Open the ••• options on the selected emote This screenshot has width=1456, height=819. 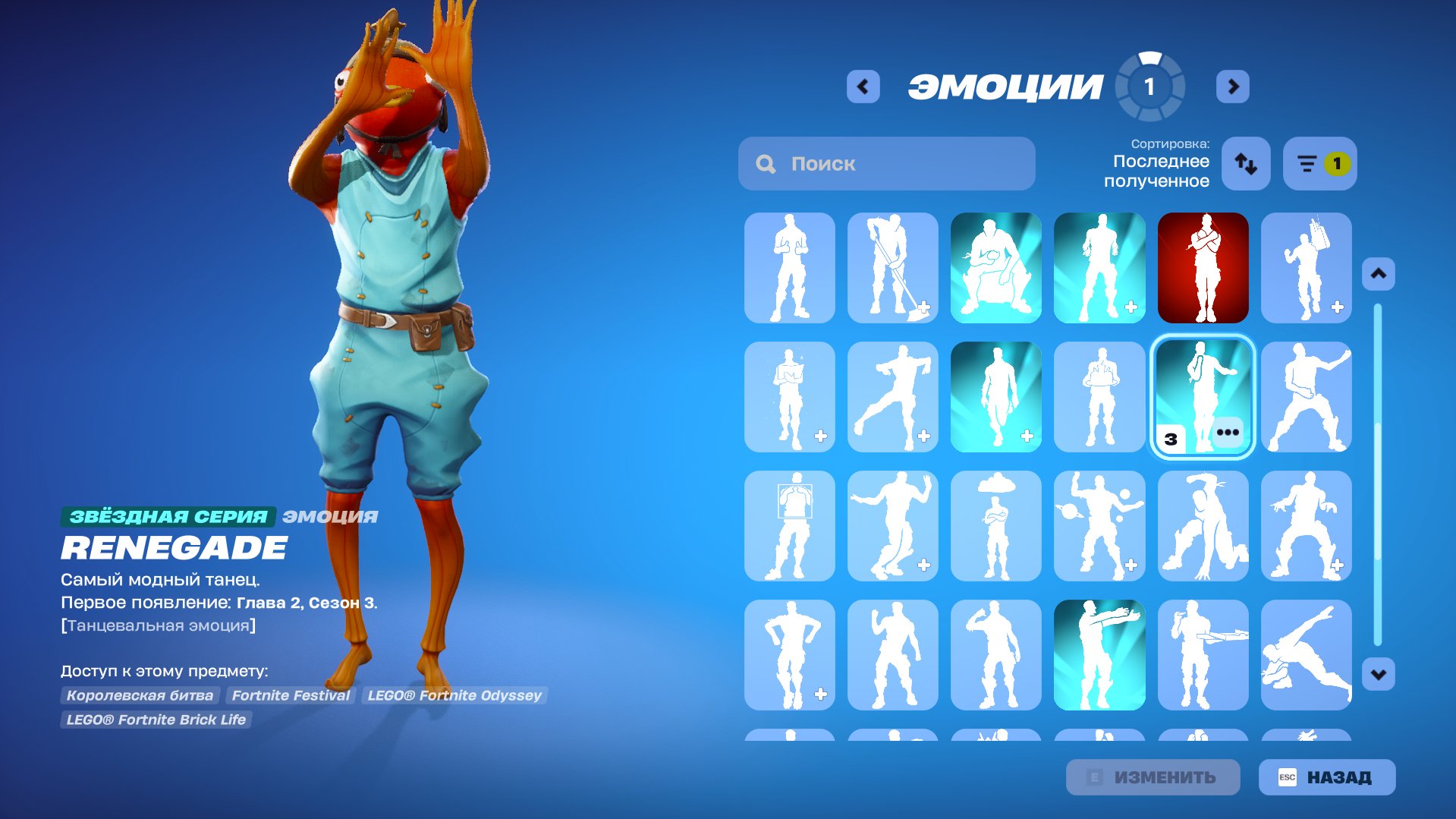(x=1229, y=433)
